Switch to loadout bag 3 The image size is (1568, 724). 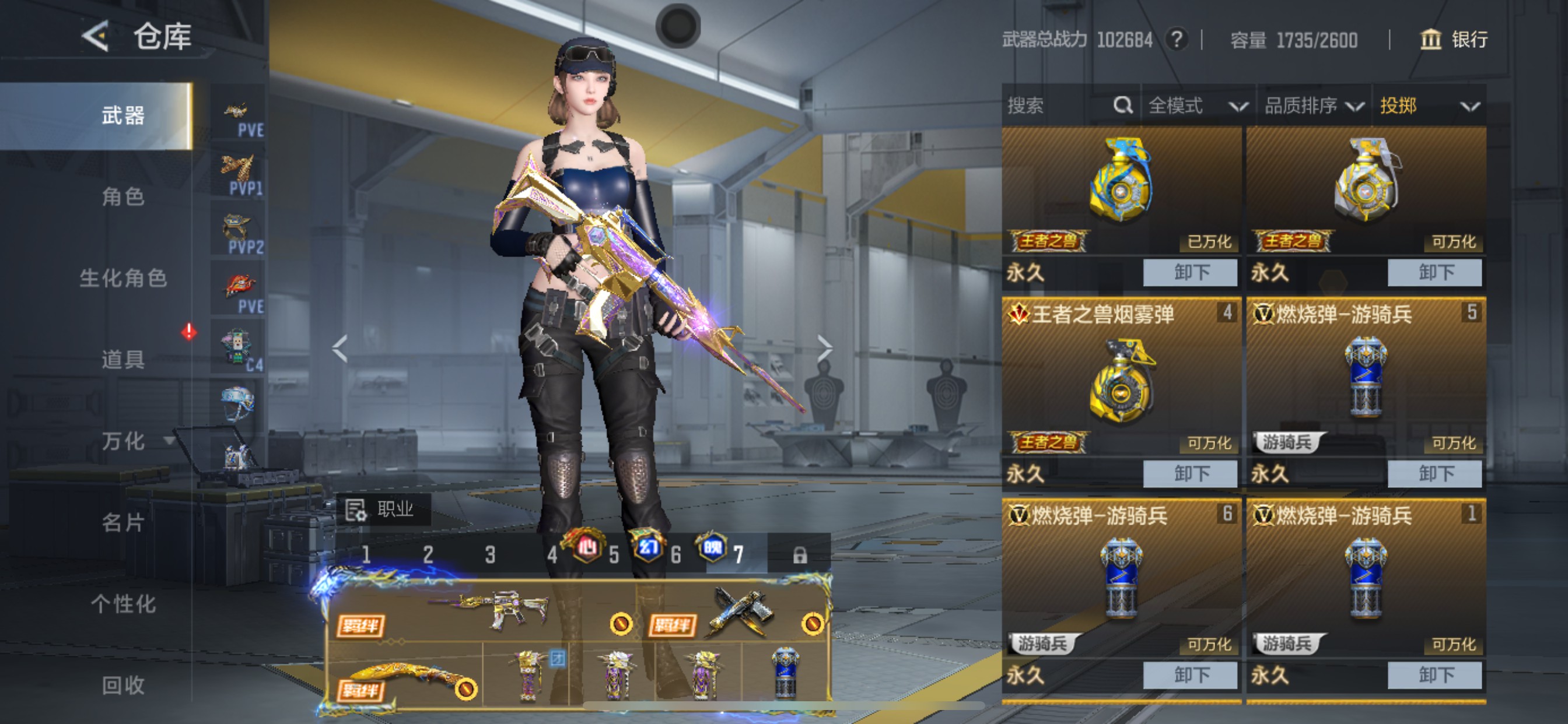click(x=490, y=554)
